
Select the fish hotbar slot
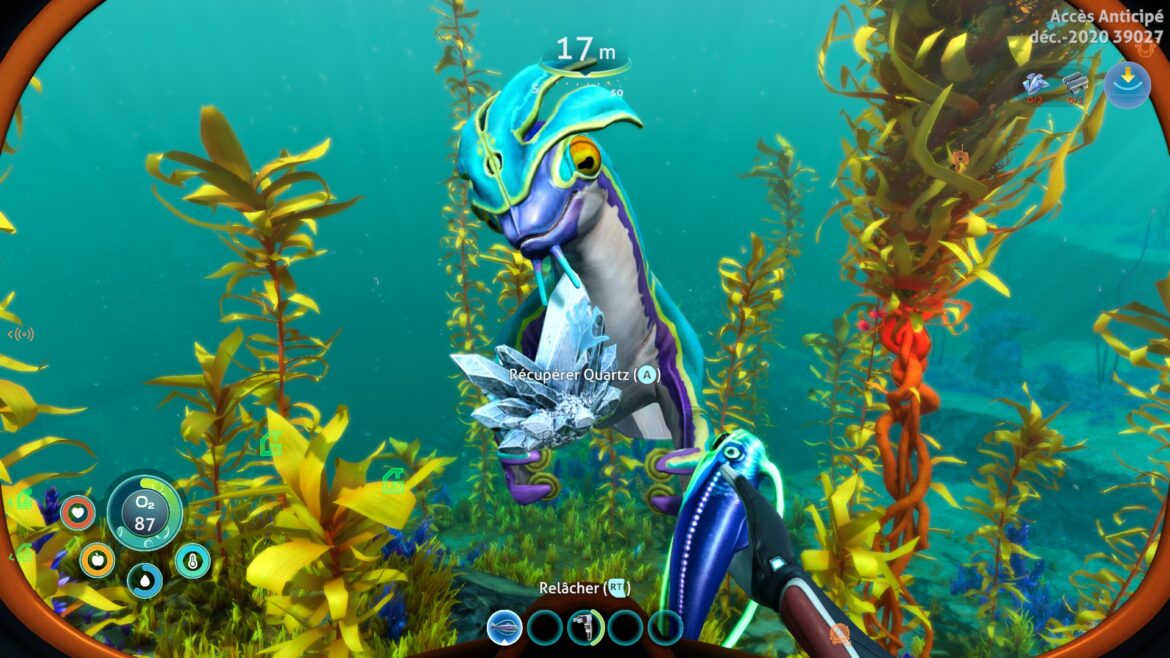pyautogui.click(x=504, y=628)
